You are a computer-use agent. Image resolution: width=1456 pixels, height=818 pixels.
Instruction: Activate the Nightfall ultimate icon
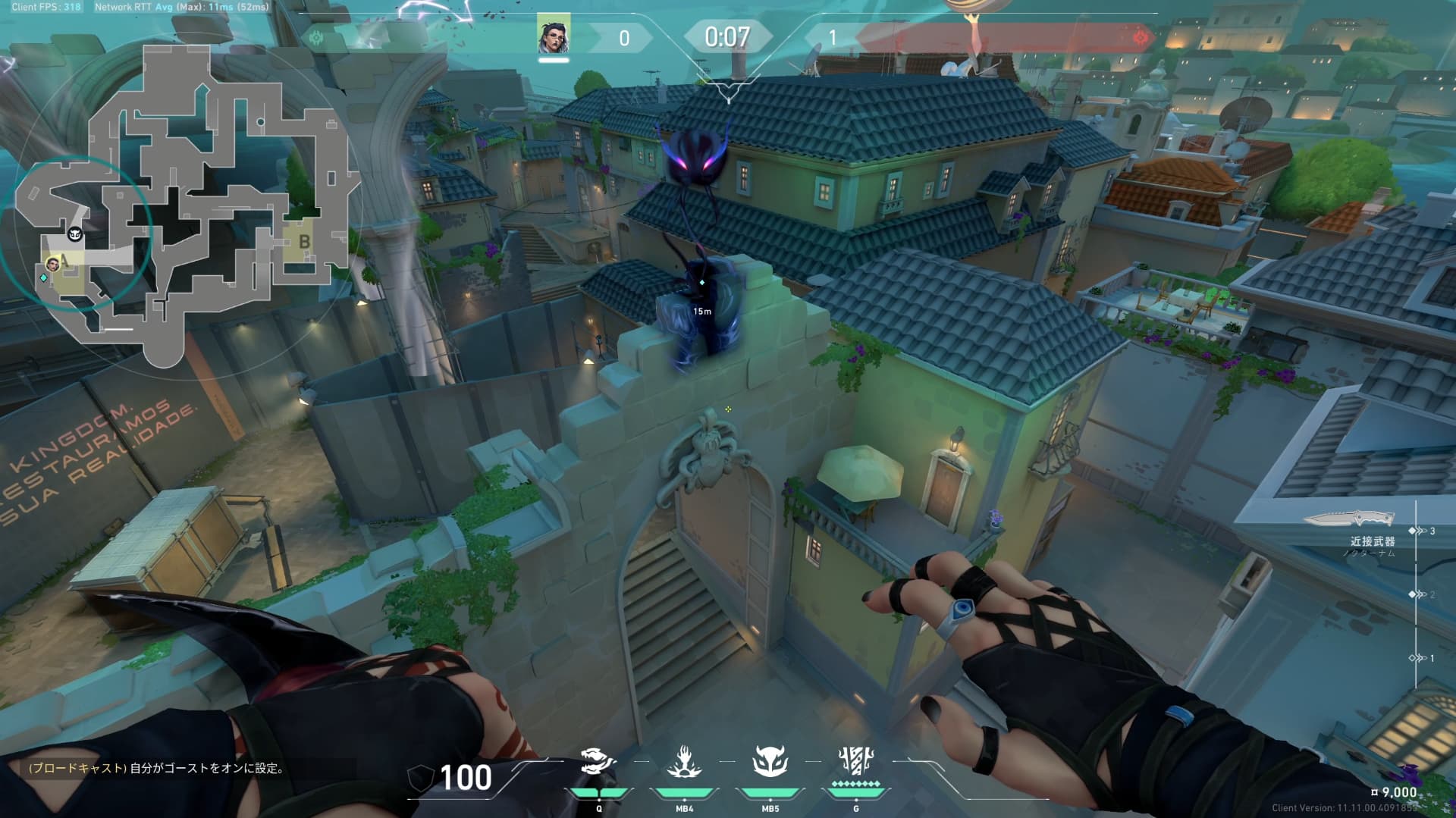tap(856, 763)
